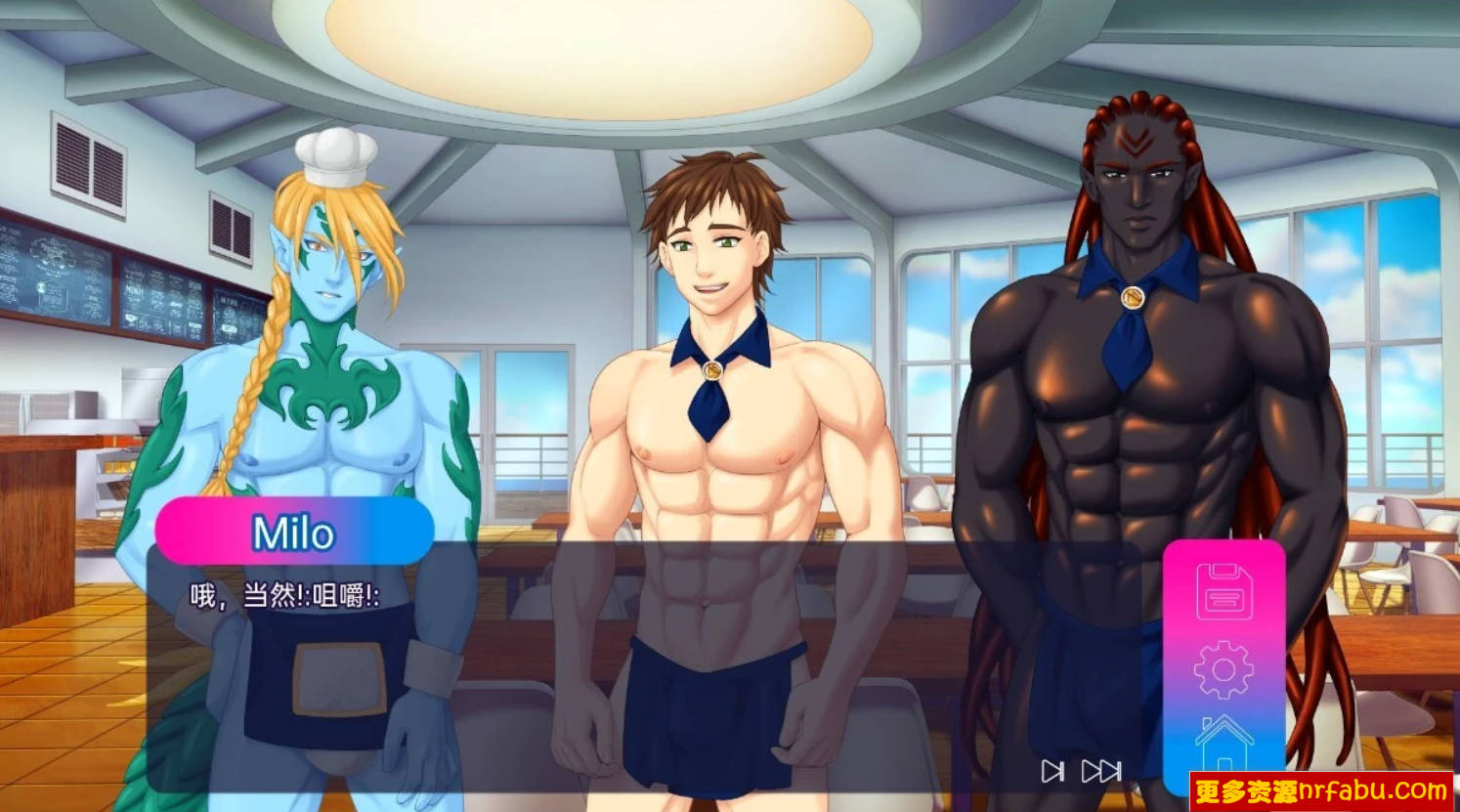Click Milo's white chef hat
This screenshot has width=1460, height=812.
(337, 158)
